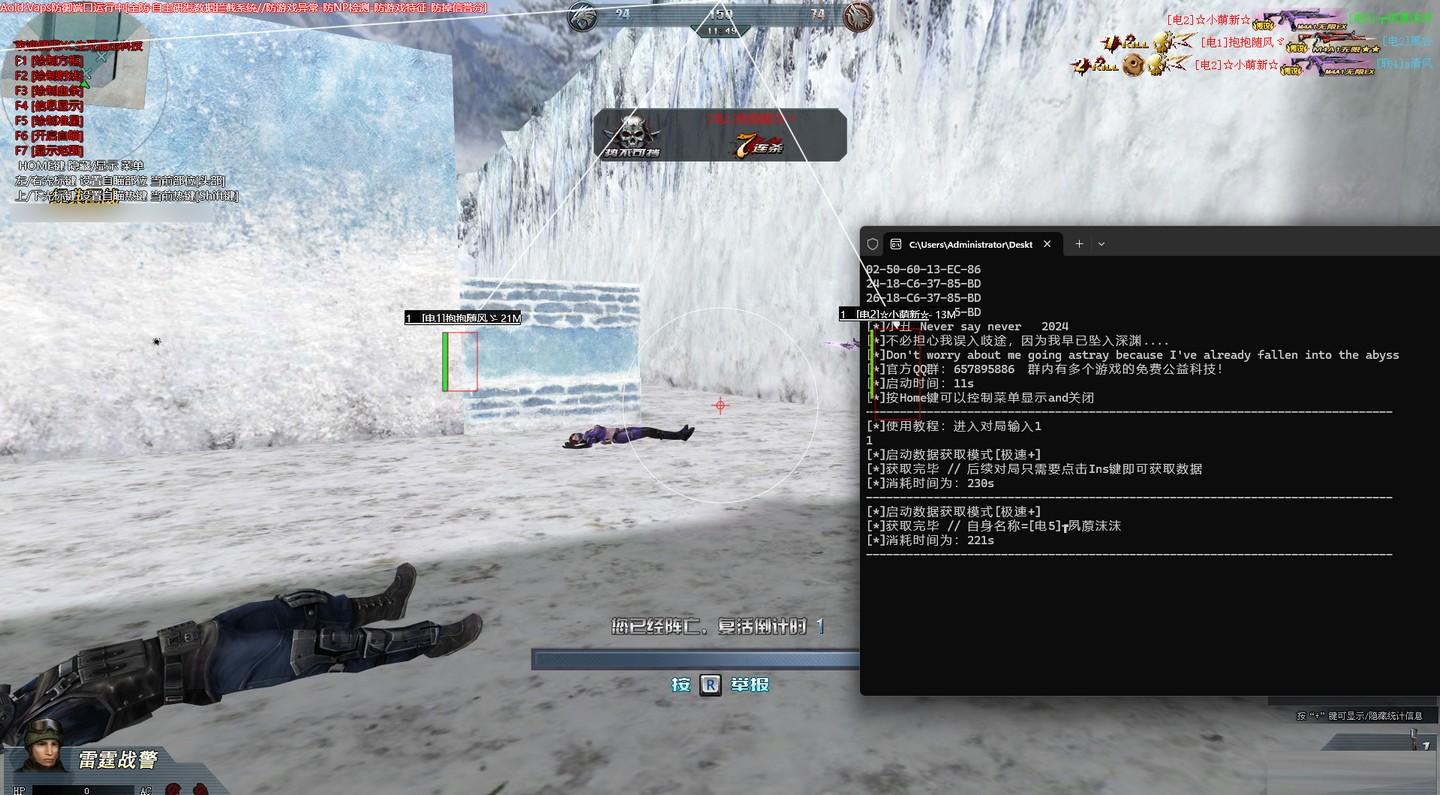Click the respawn countdown progress bar
Viewport: 1440px width, 795px height.
click(x=697, y=658)
